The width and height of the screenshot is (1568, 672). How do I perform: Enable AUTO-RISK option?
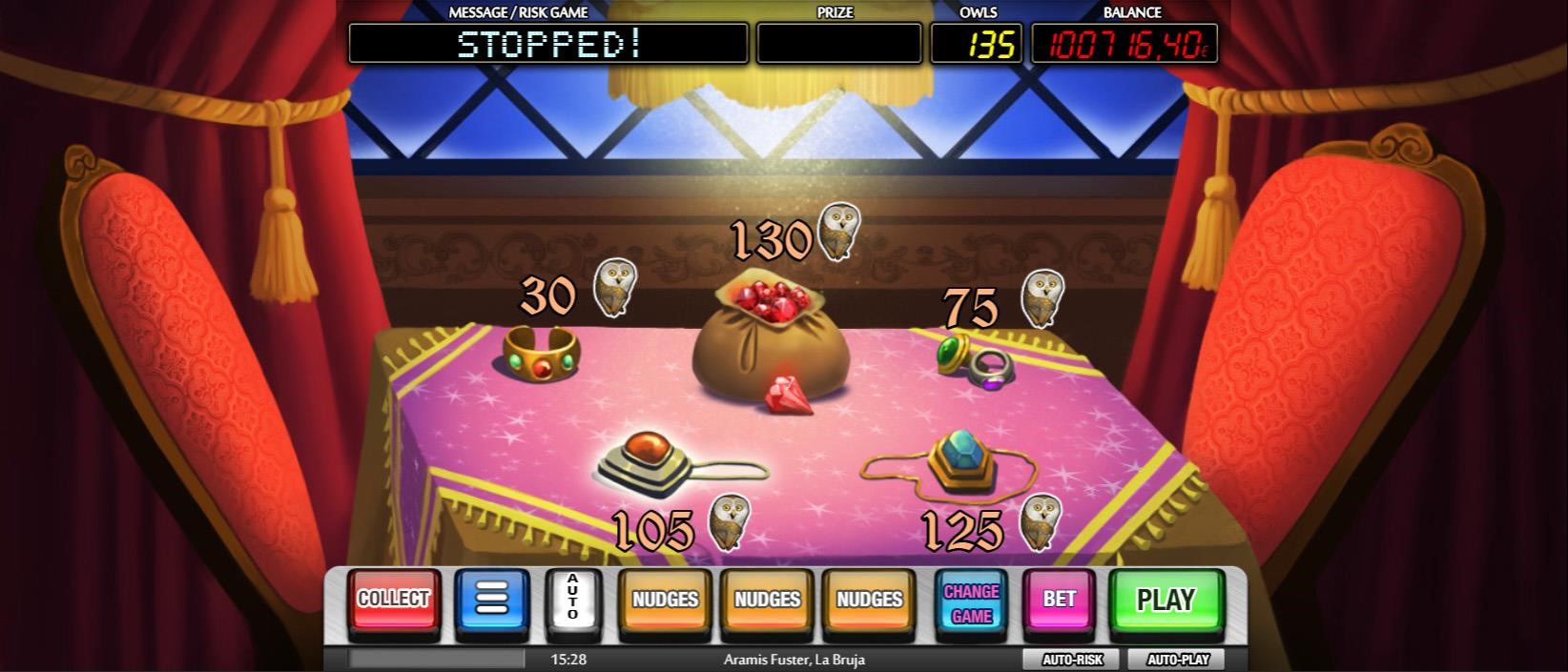[x=1071, y=660]
